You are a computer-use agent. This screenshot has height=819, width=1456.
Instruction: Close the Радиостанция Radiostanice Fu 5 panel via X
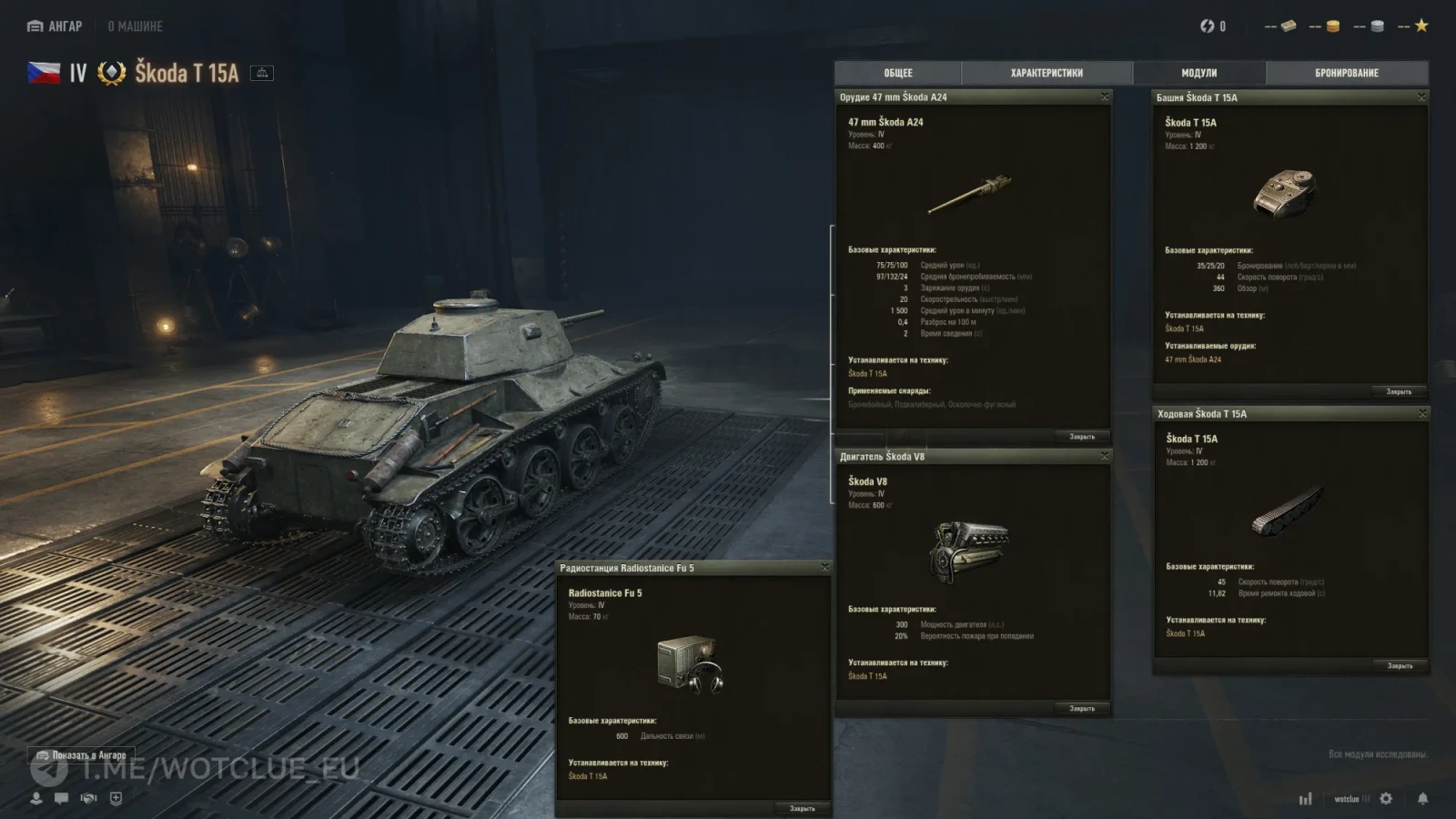tap(824, 567)
